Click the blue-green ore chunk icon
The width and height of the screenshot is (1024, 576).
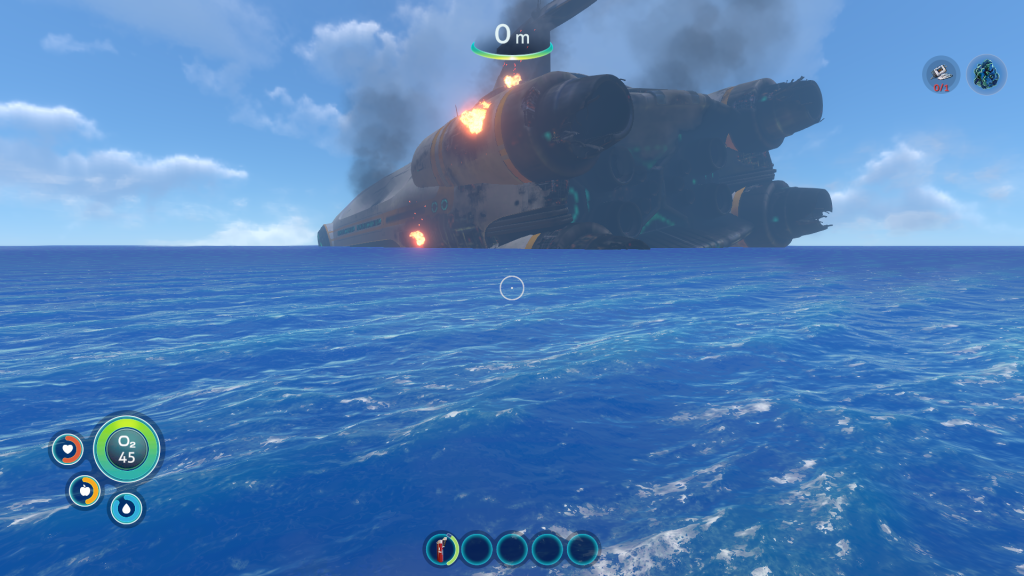tap(986, 75)
